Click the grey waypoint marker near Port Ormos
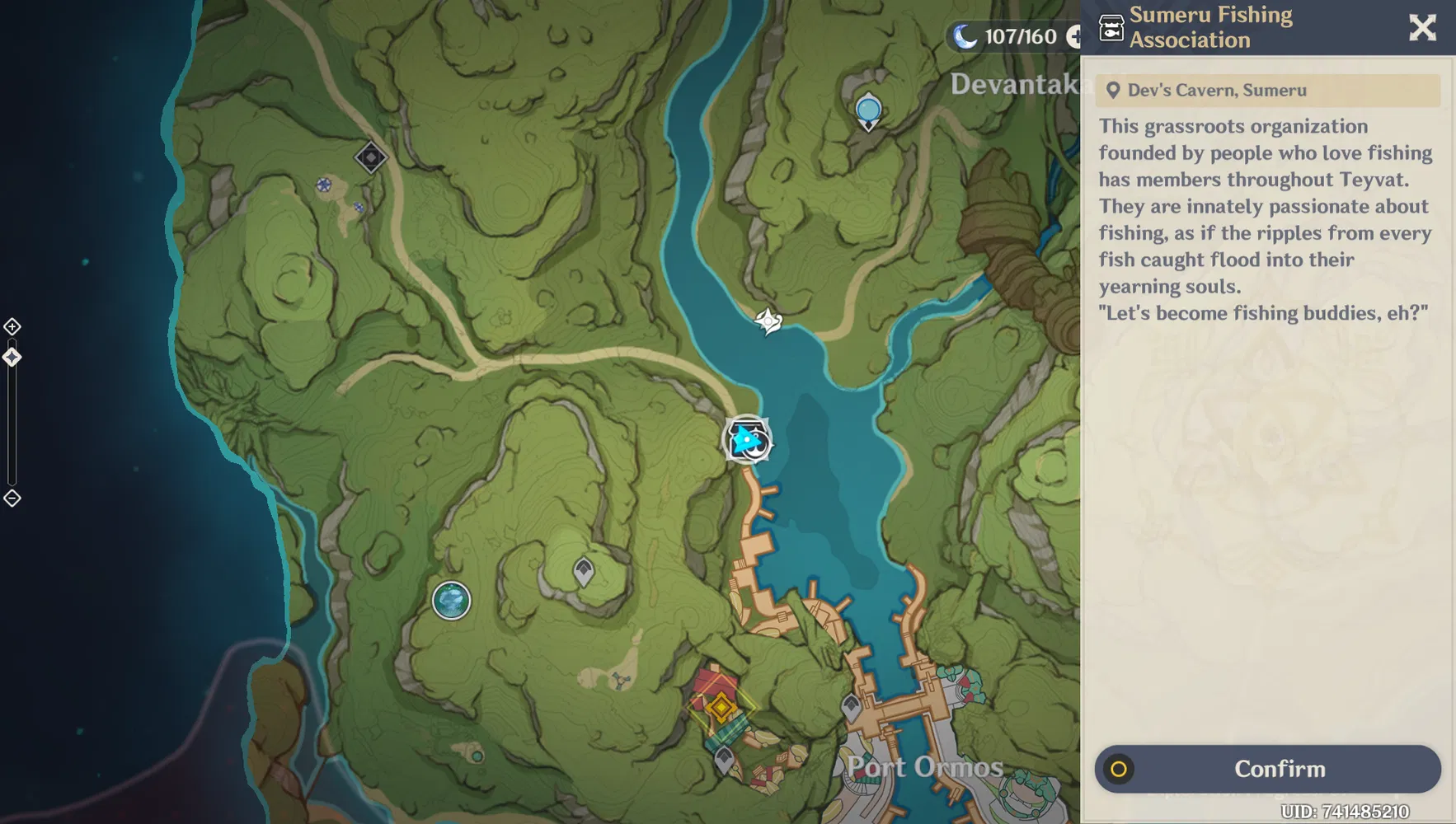The width and height of the screenshot is (1456, 824). [852, 702]
